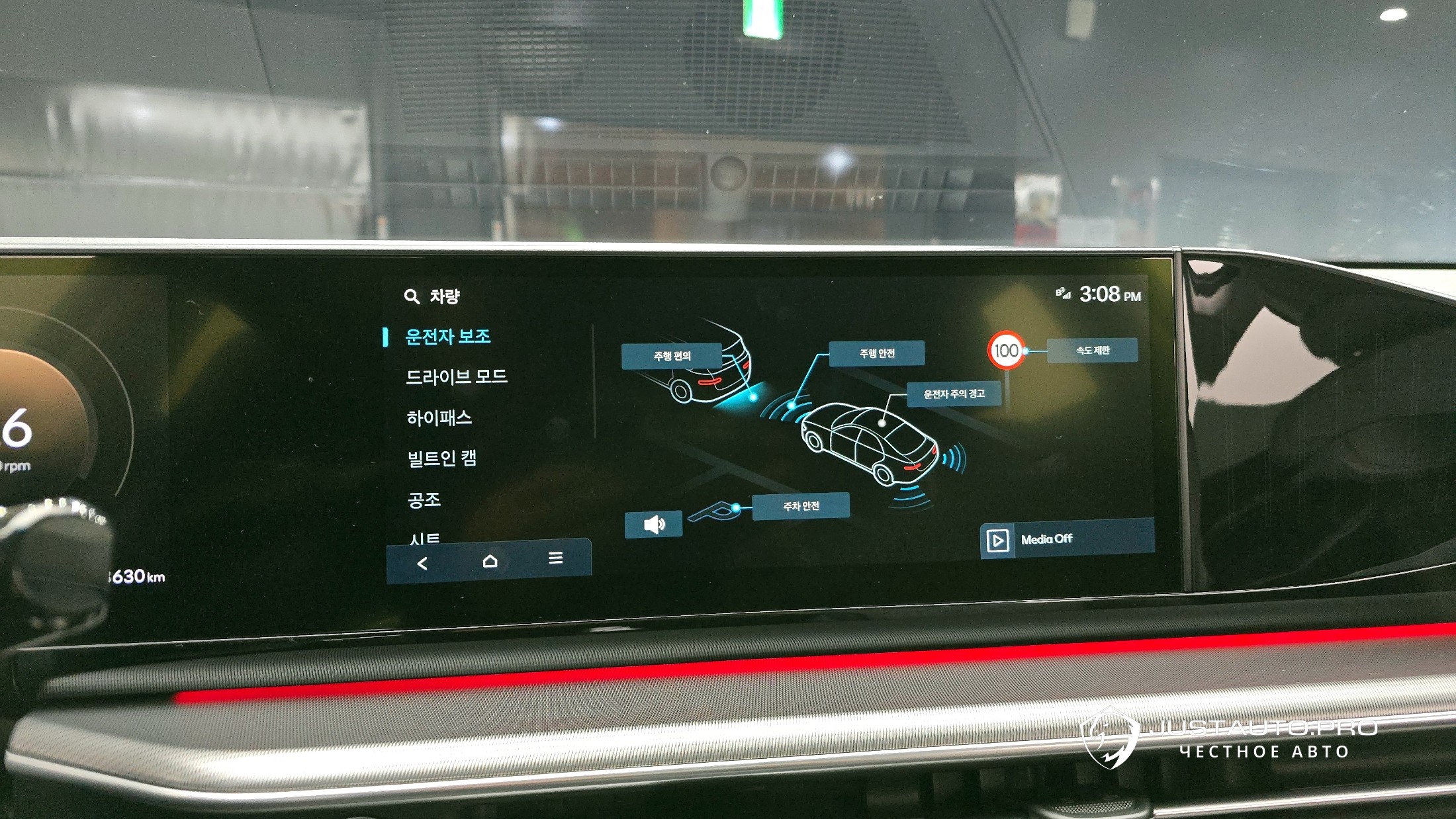The width and height of the screenshot is (1456, 819).
Task: Open the 주행 편의 settings label
Action: tap(672, 356)
